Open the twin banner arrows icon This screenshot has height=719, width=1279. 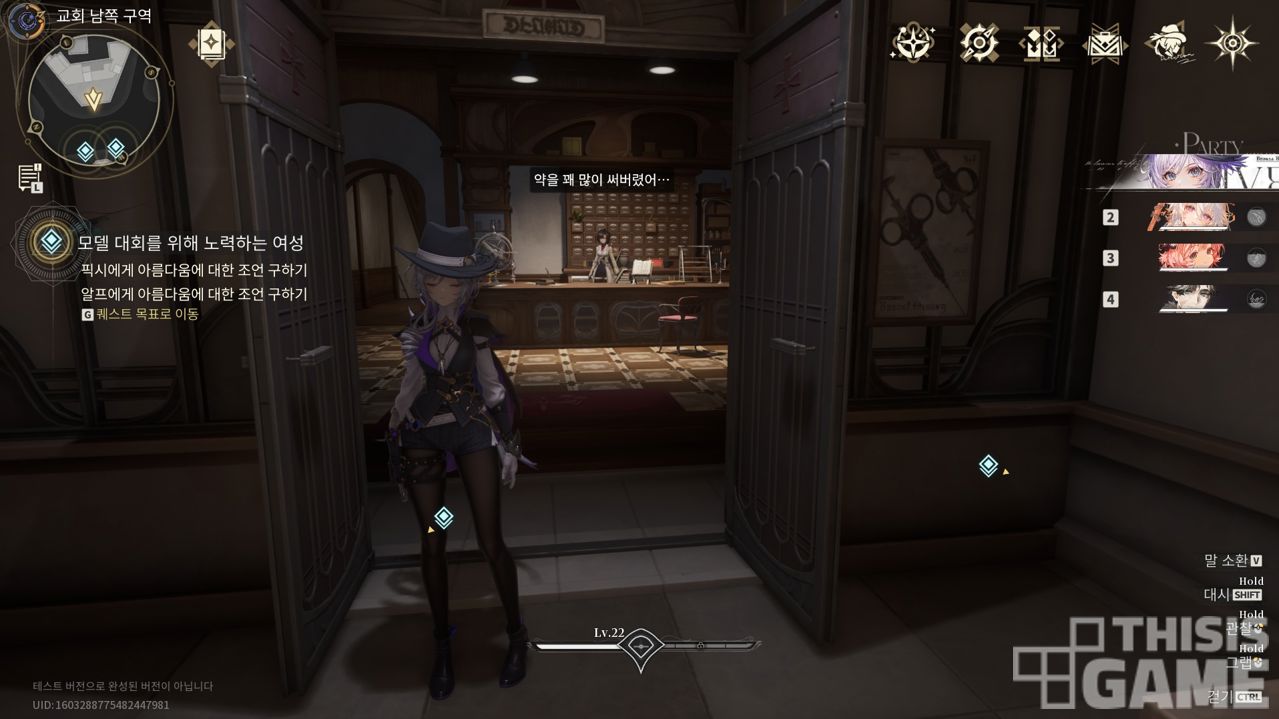(1041, 43)
